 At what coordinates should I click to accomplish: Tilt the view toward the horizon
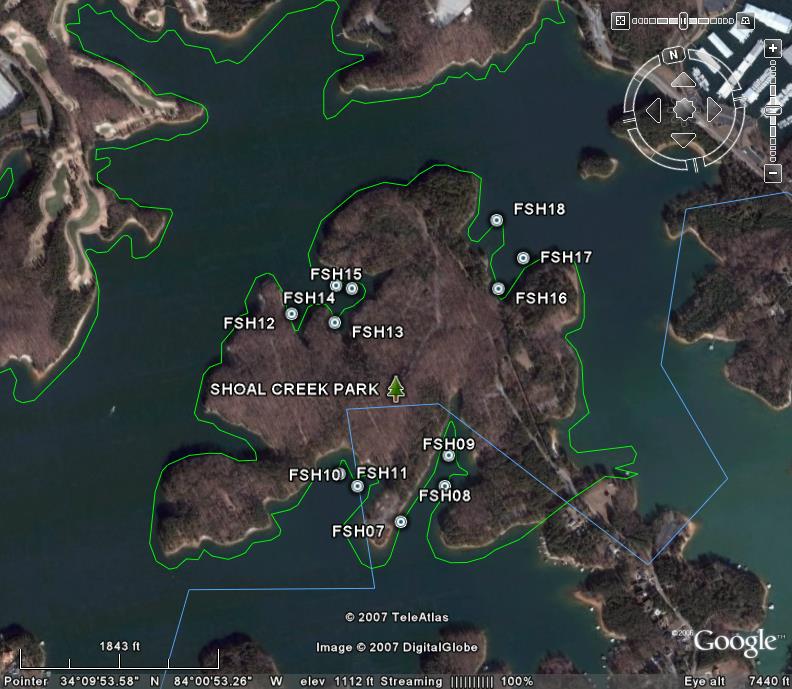tap(746, 20)
